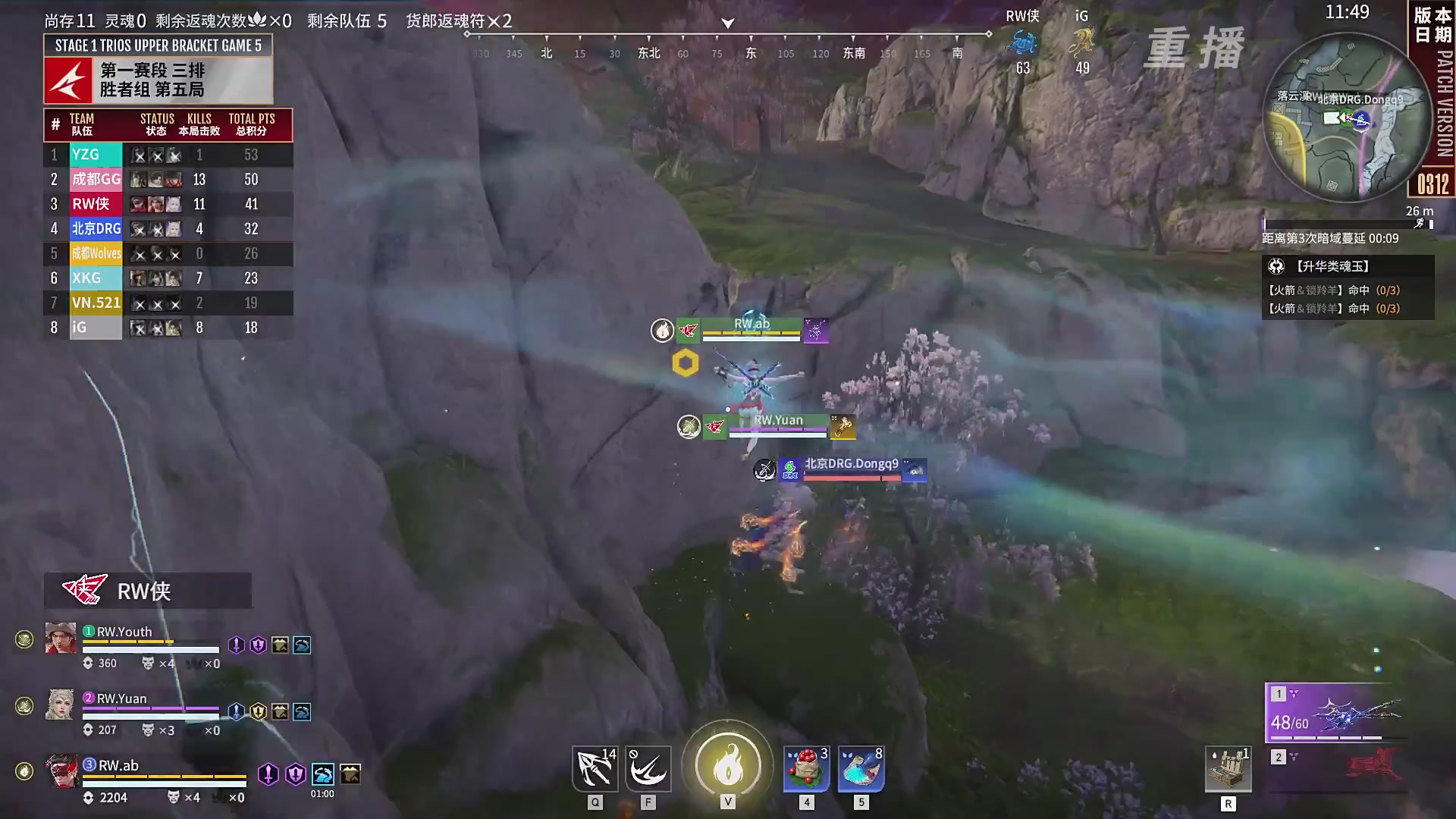This screenshot has height=819, width=1456.
Task: Toggle the purple sword buff on RW.ab
Action: [x=268, y=776]
